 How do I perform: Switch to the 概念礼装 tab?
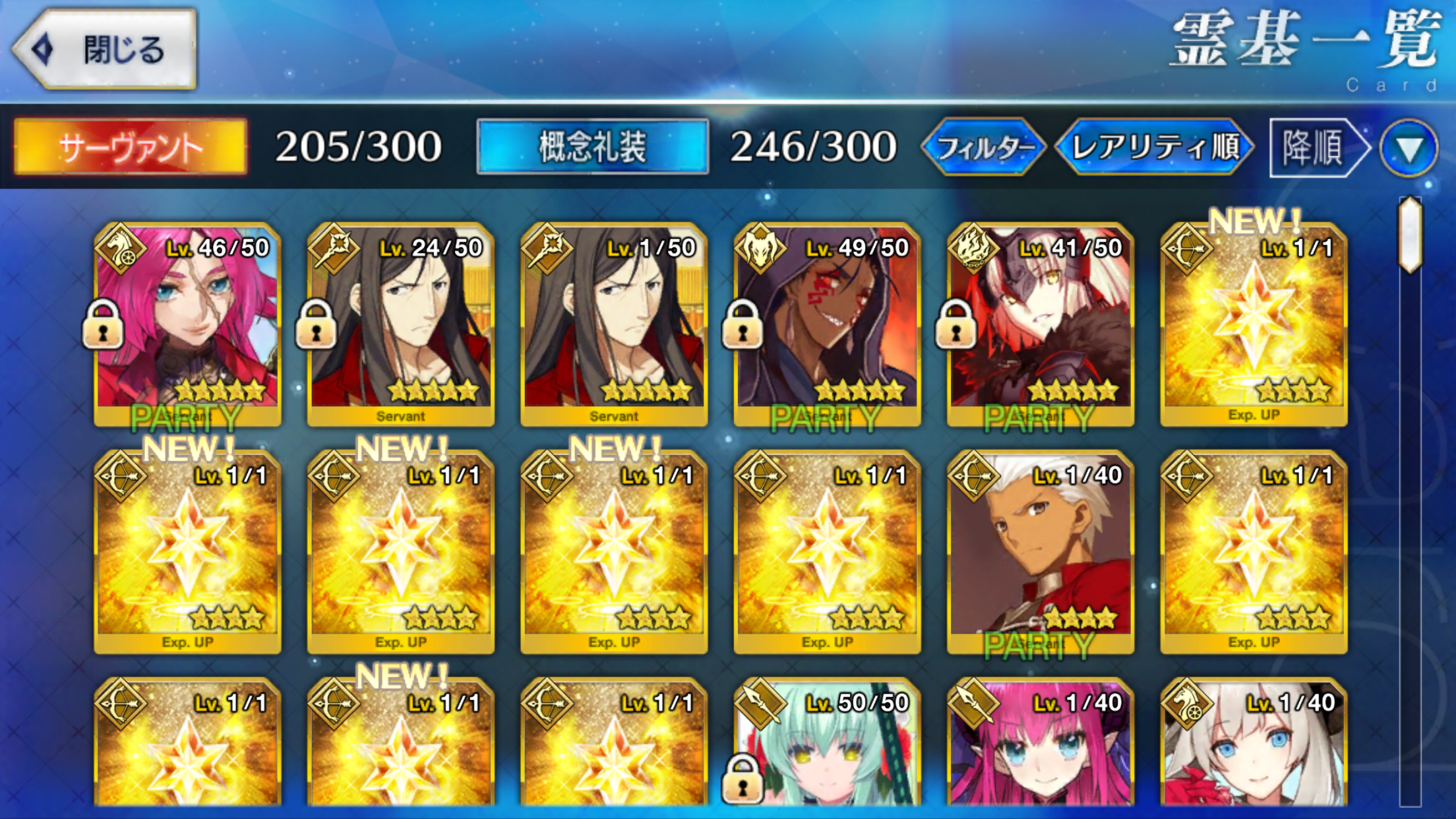click(x=592, y=147)
